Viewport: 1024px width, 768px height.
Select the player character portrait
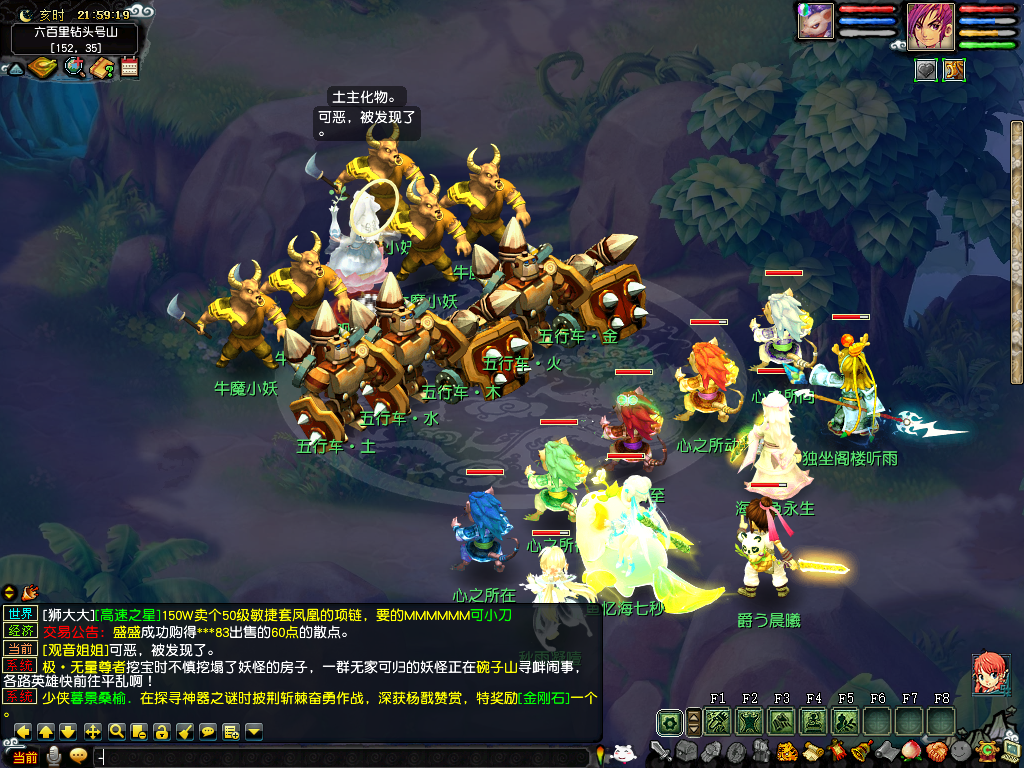[x=930, y=25]
